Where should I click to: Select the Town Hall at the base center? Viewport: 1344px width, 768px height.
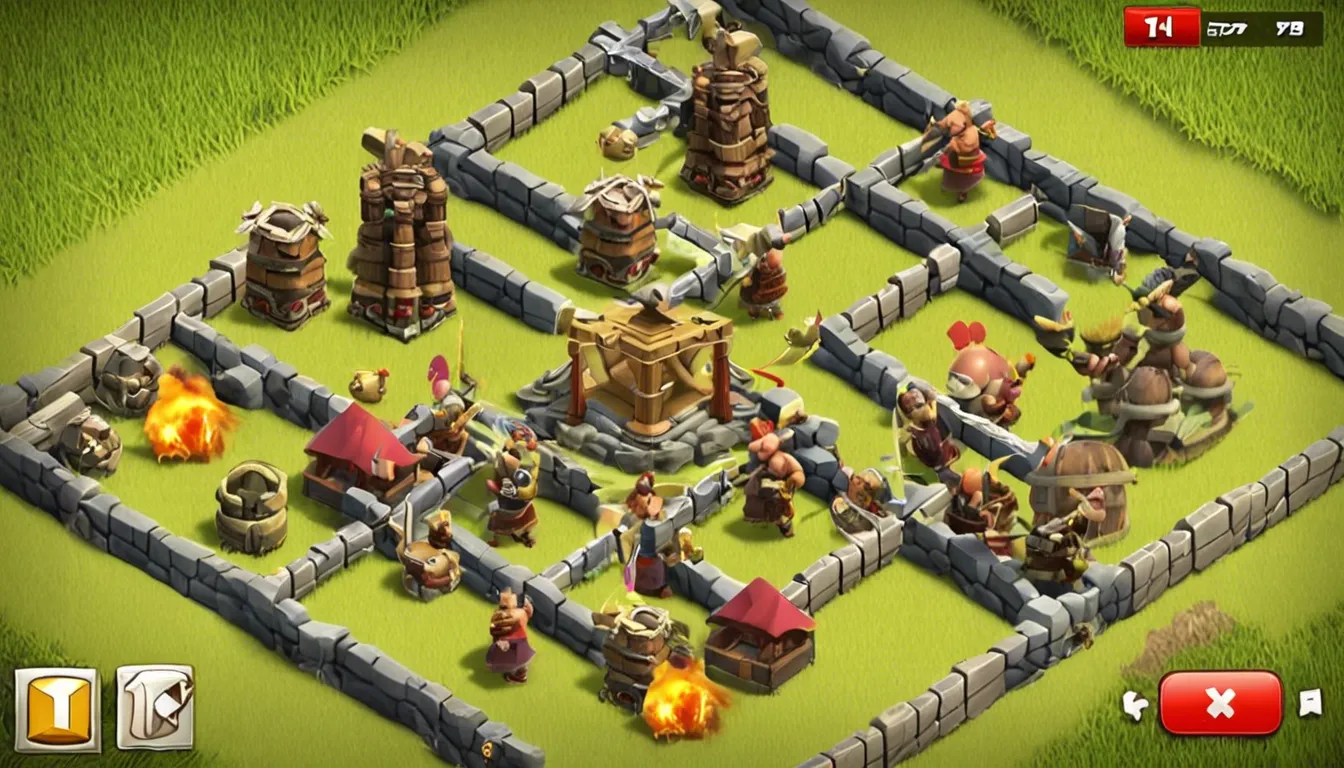pos(650,380)
